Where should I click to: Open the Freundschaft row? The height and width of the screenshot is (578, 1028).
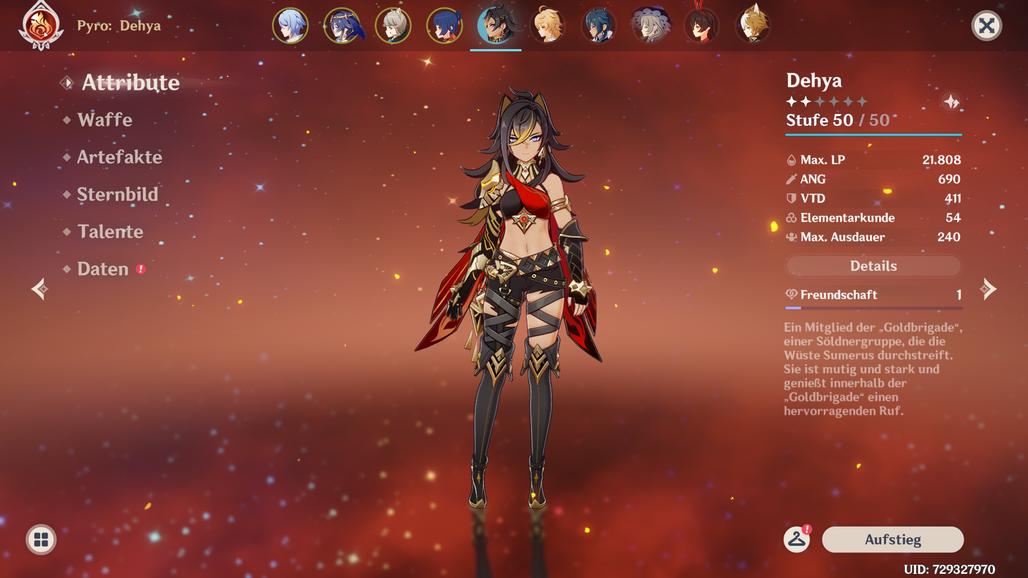(873, 295)
